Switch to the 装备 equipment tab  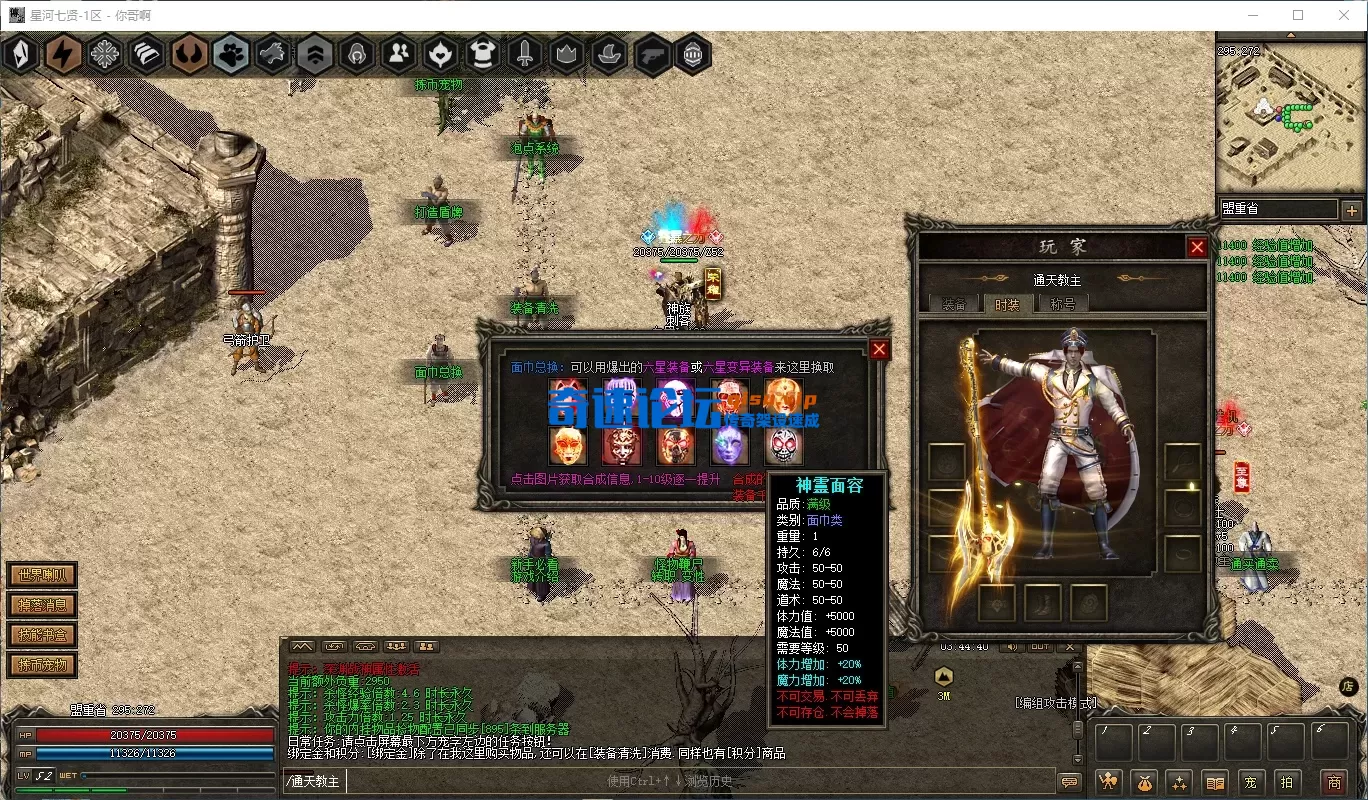tap(954, 304)
